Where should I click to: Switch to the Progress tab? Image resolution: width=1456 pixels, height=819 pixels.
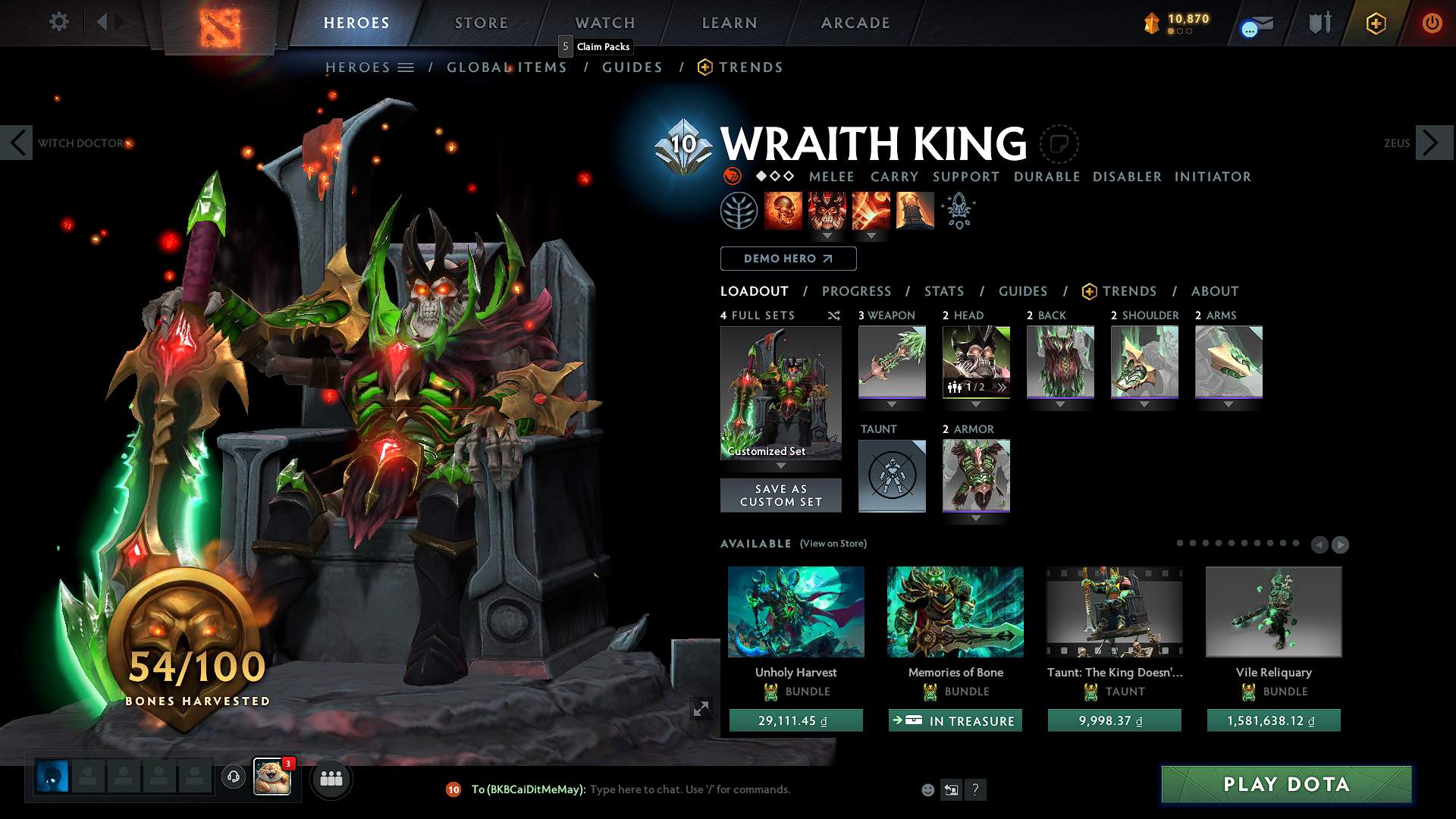coord(856,291)
